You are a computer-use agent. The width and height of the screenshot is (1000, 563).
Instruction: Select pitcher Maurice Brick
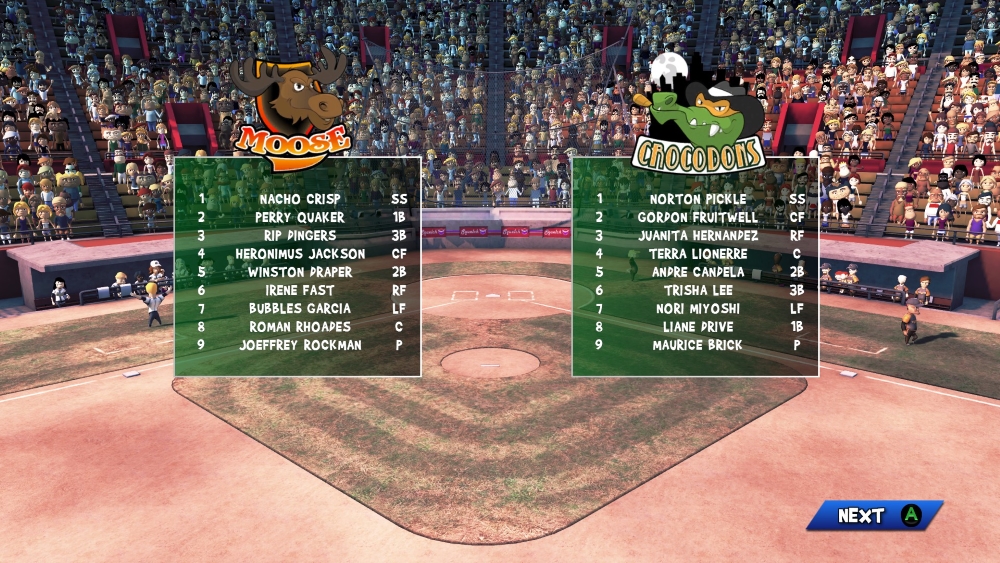[x=698, y=345]
